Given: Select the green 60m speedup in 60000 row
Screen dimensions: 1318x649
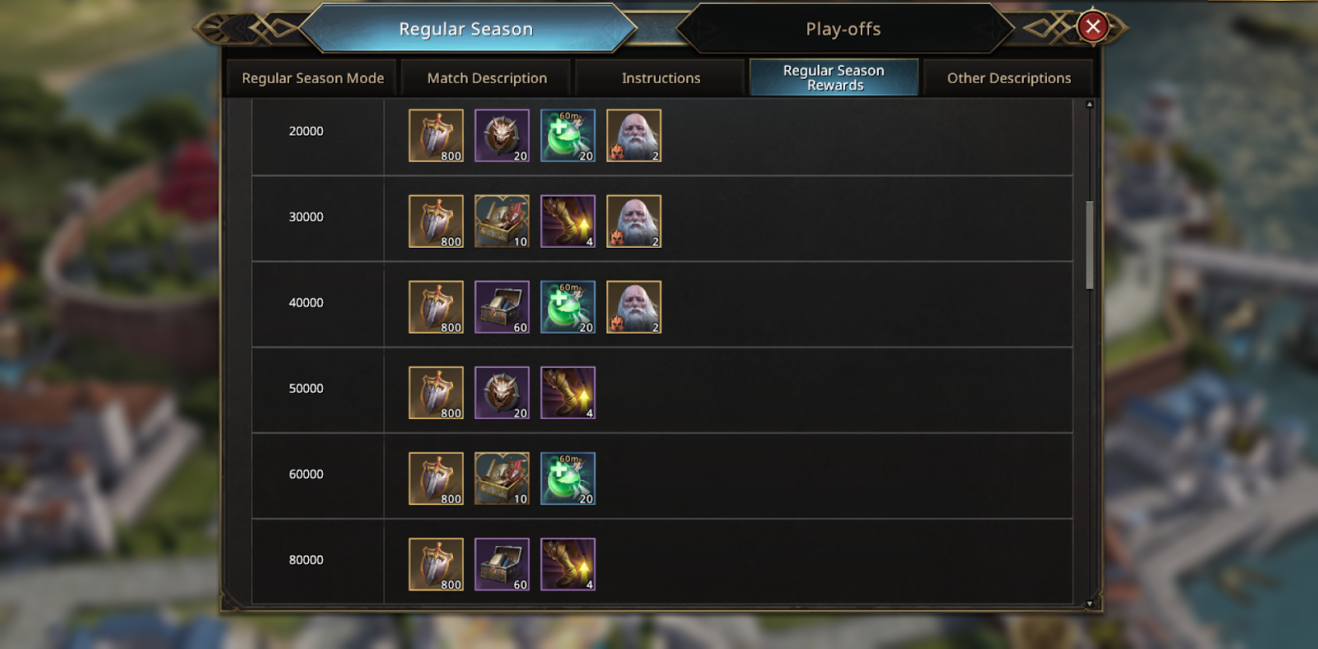Looking at the screenshot, I should [x=568, y=479].
